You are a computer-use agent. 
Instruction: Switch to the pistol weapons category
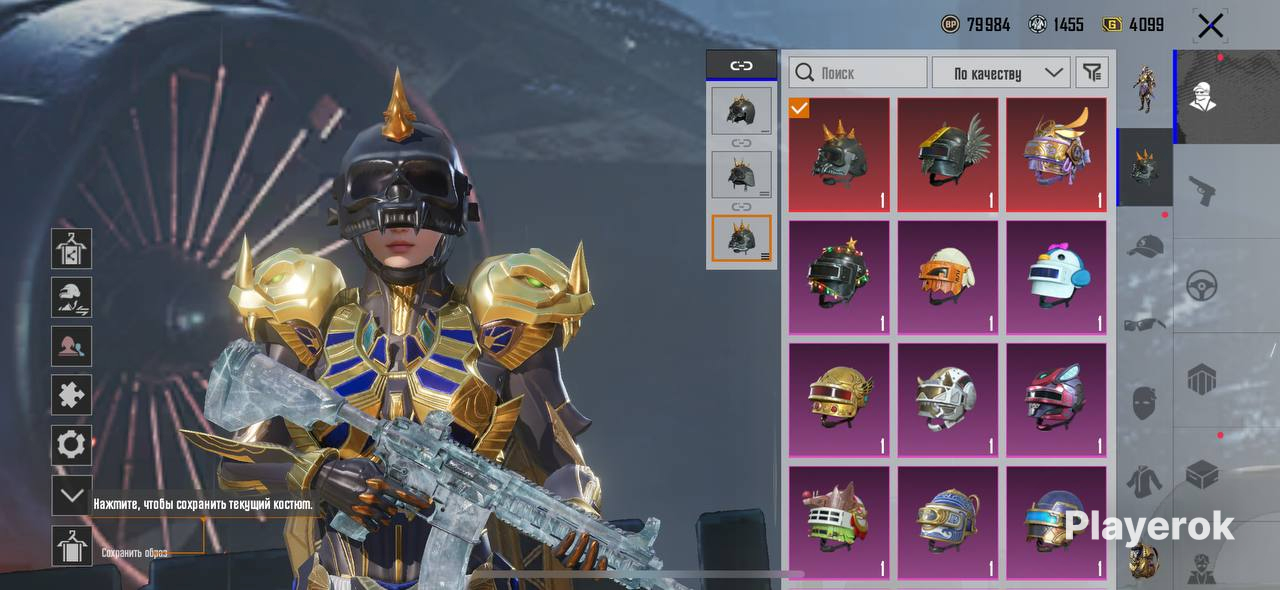coord(1203,189)
